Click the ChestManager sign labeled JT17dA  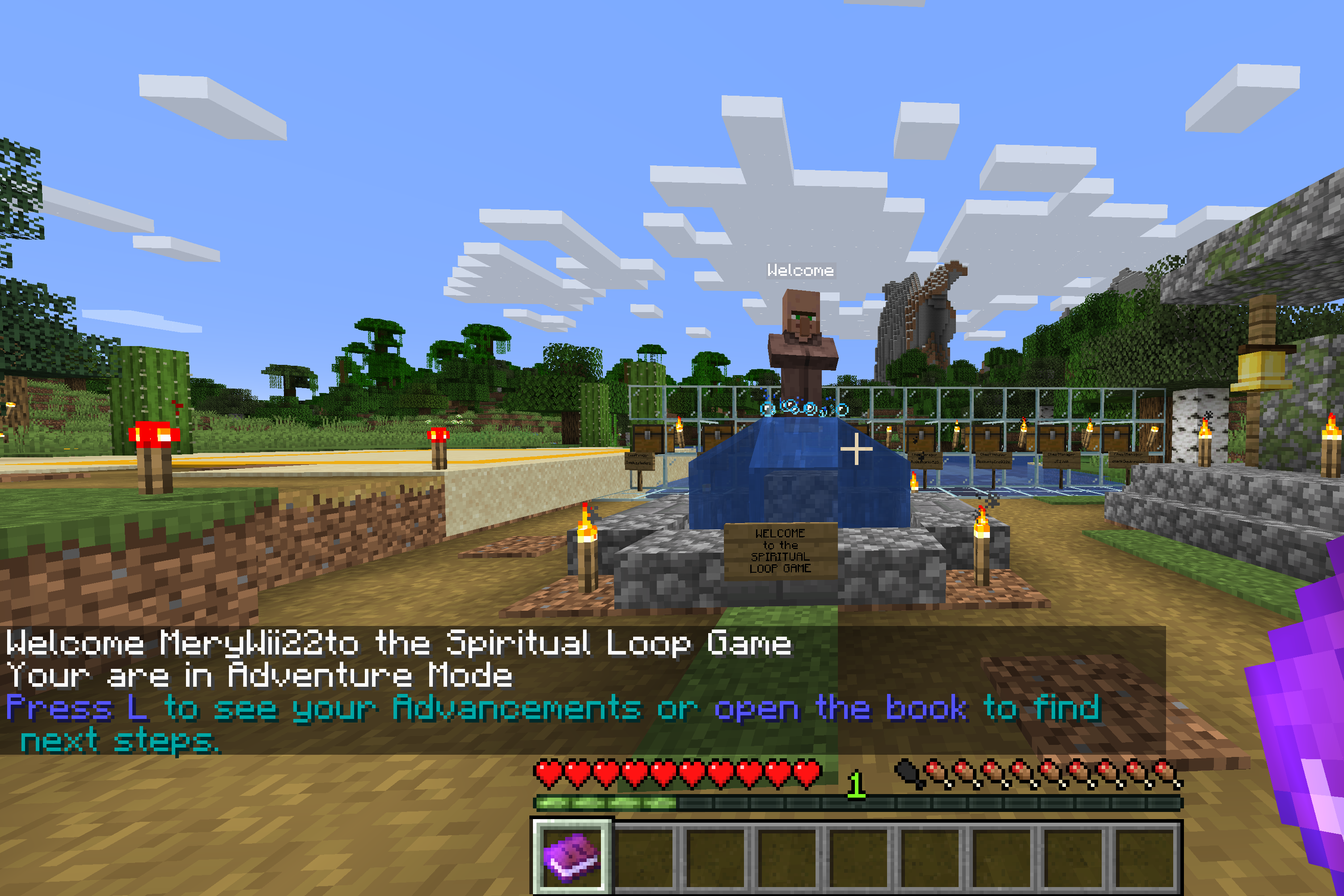pyautogui.click(x=1062, y=460)
